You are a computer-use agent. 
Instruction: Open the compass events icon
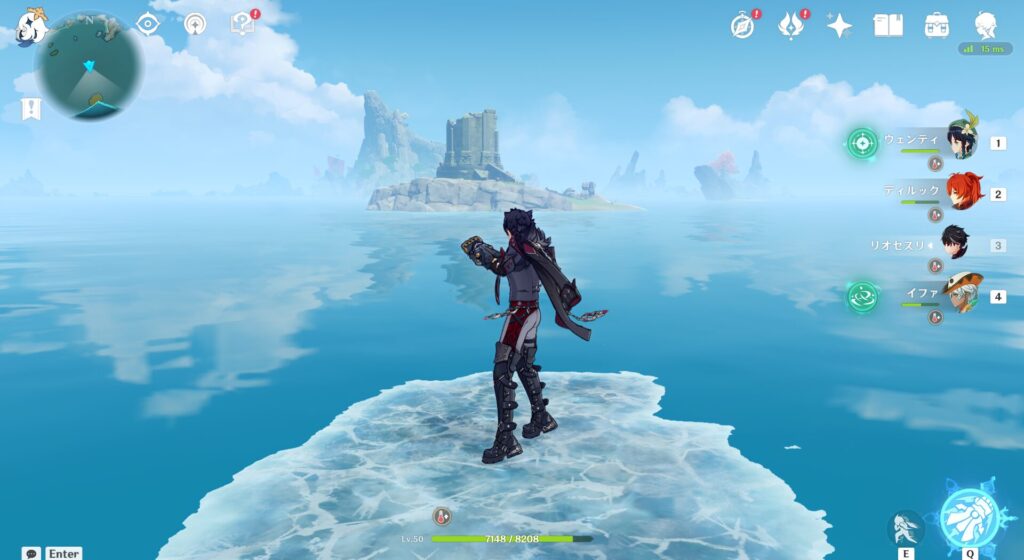(x=741, y=25)
